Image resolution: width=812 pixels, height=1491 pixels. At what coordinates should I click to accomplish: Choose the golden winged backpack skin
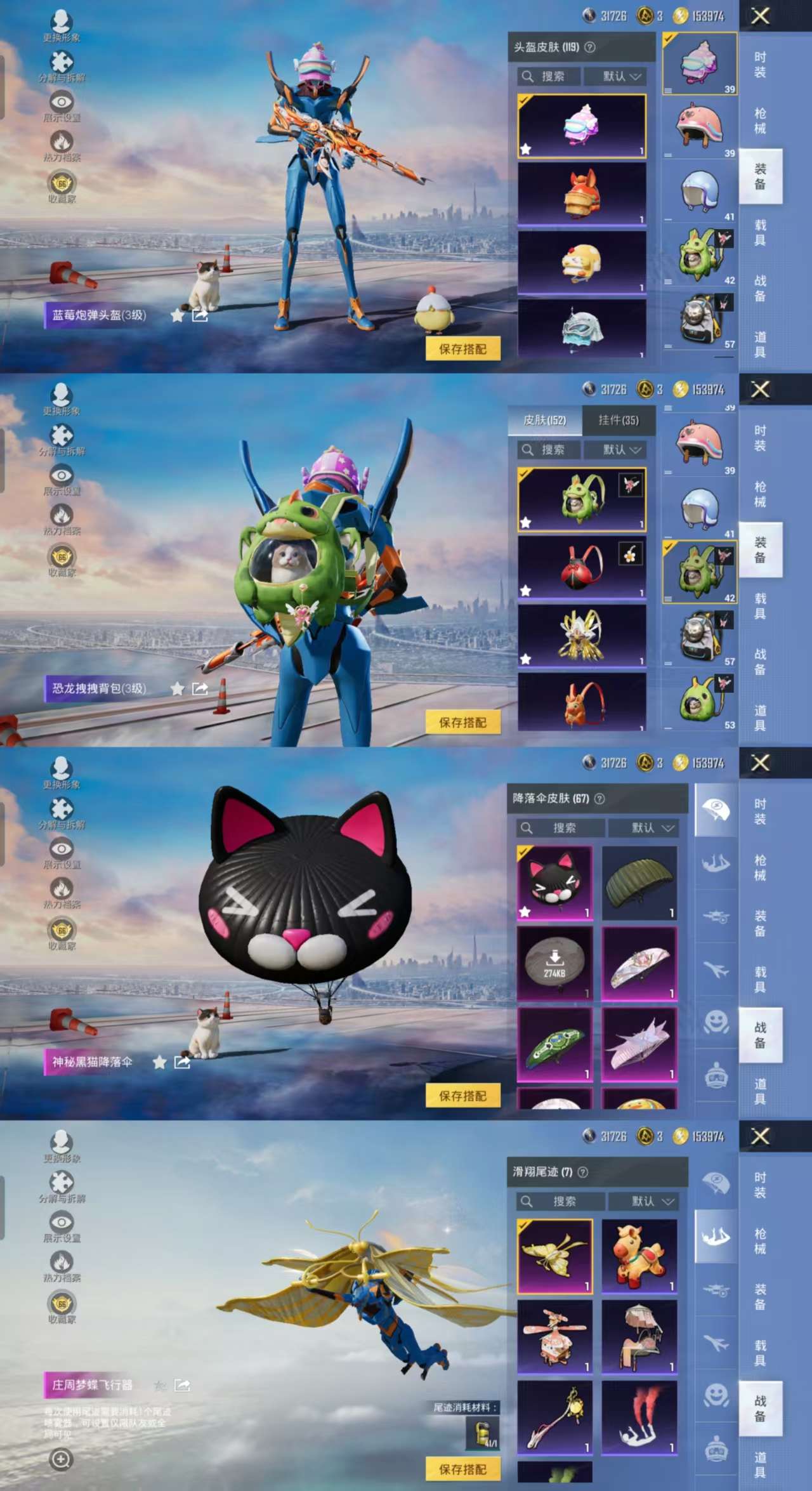[x=582, y=636]
